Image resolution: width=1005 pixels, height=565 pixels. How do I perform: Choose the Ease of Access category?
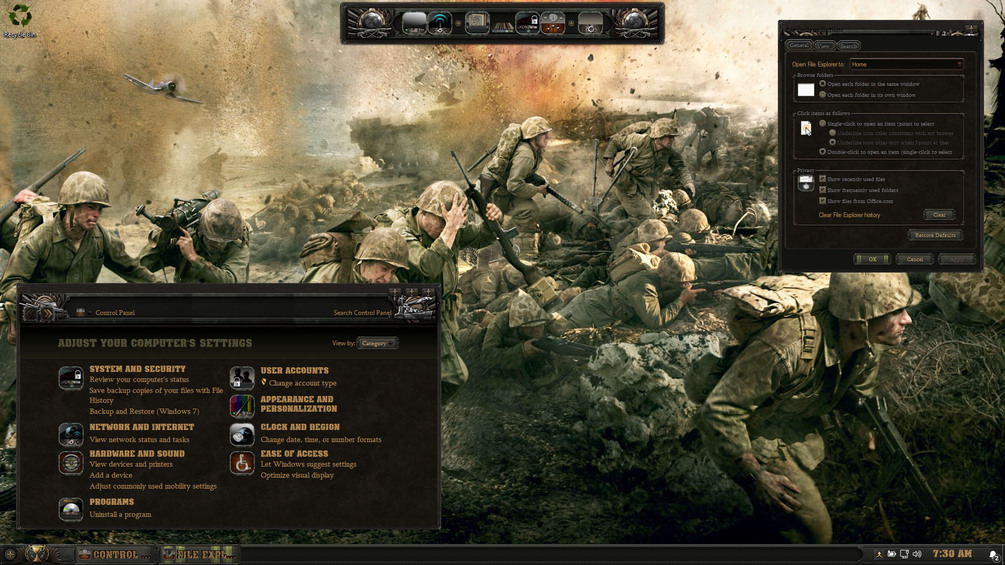click(294, 453)
